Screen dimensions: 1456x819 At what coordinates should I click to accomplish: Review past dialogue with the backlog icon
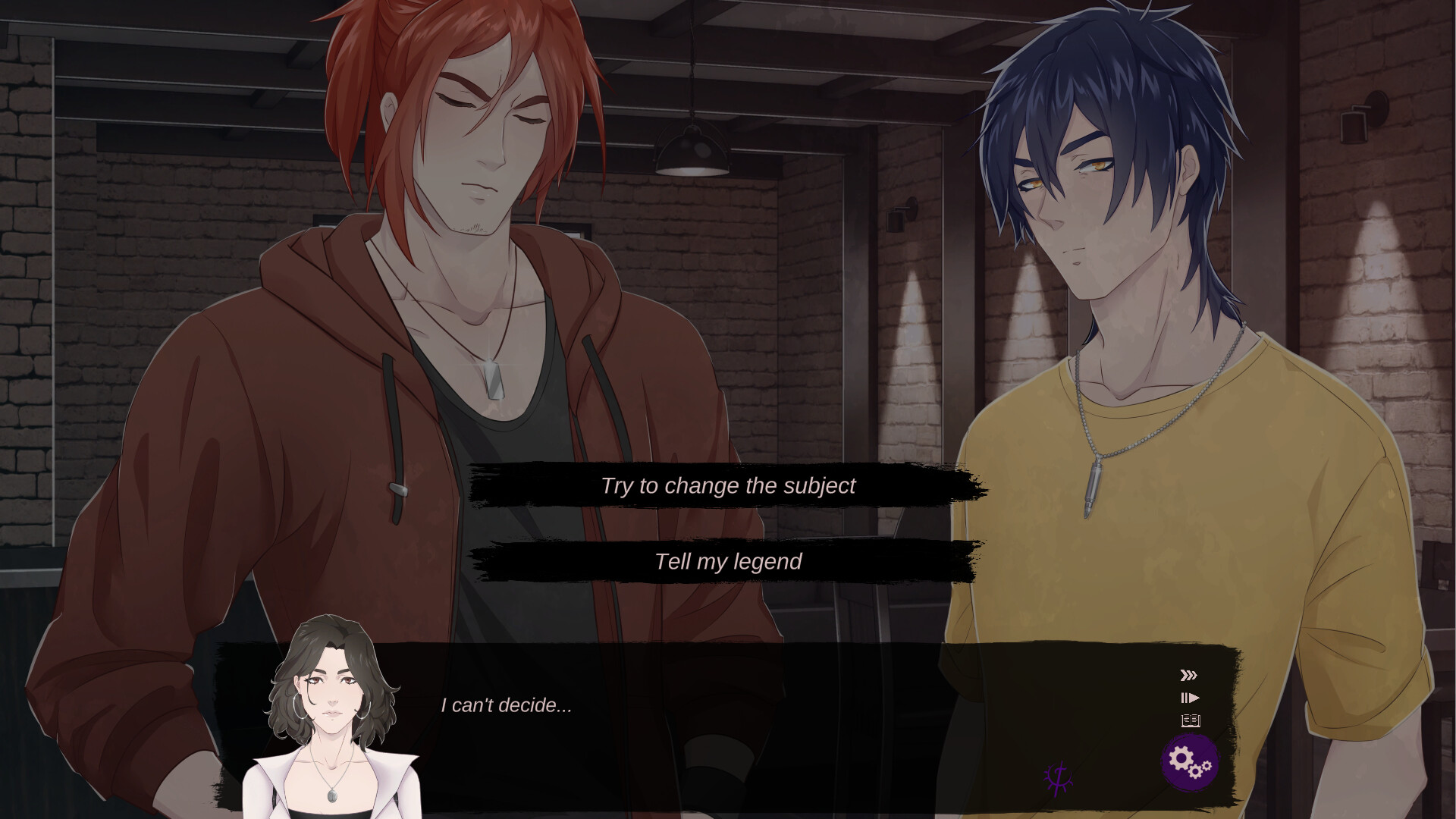[x=1191, y=720]
